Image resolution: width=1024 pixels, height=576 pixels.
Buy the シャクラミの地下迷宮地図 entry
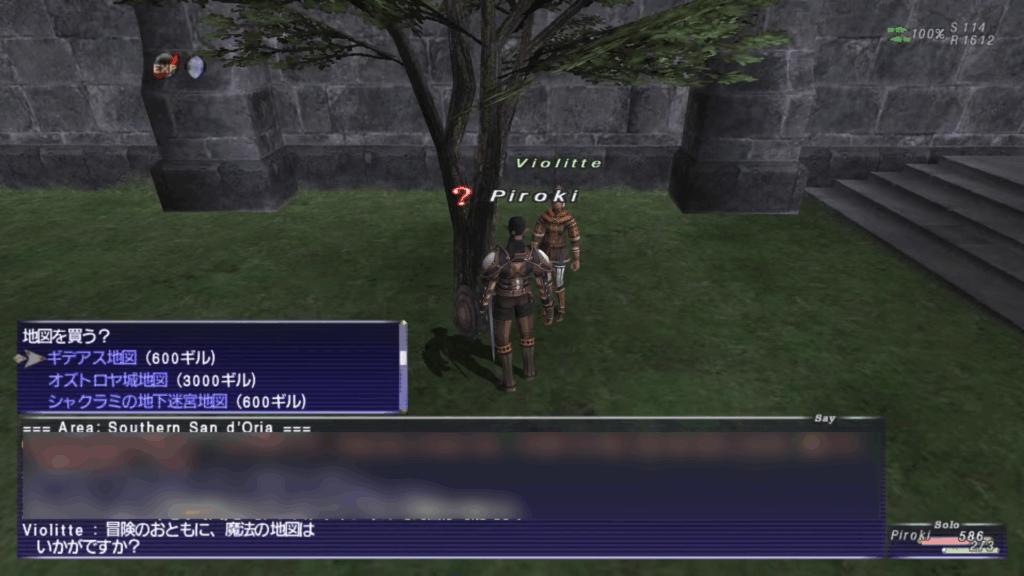coord(176,402)
